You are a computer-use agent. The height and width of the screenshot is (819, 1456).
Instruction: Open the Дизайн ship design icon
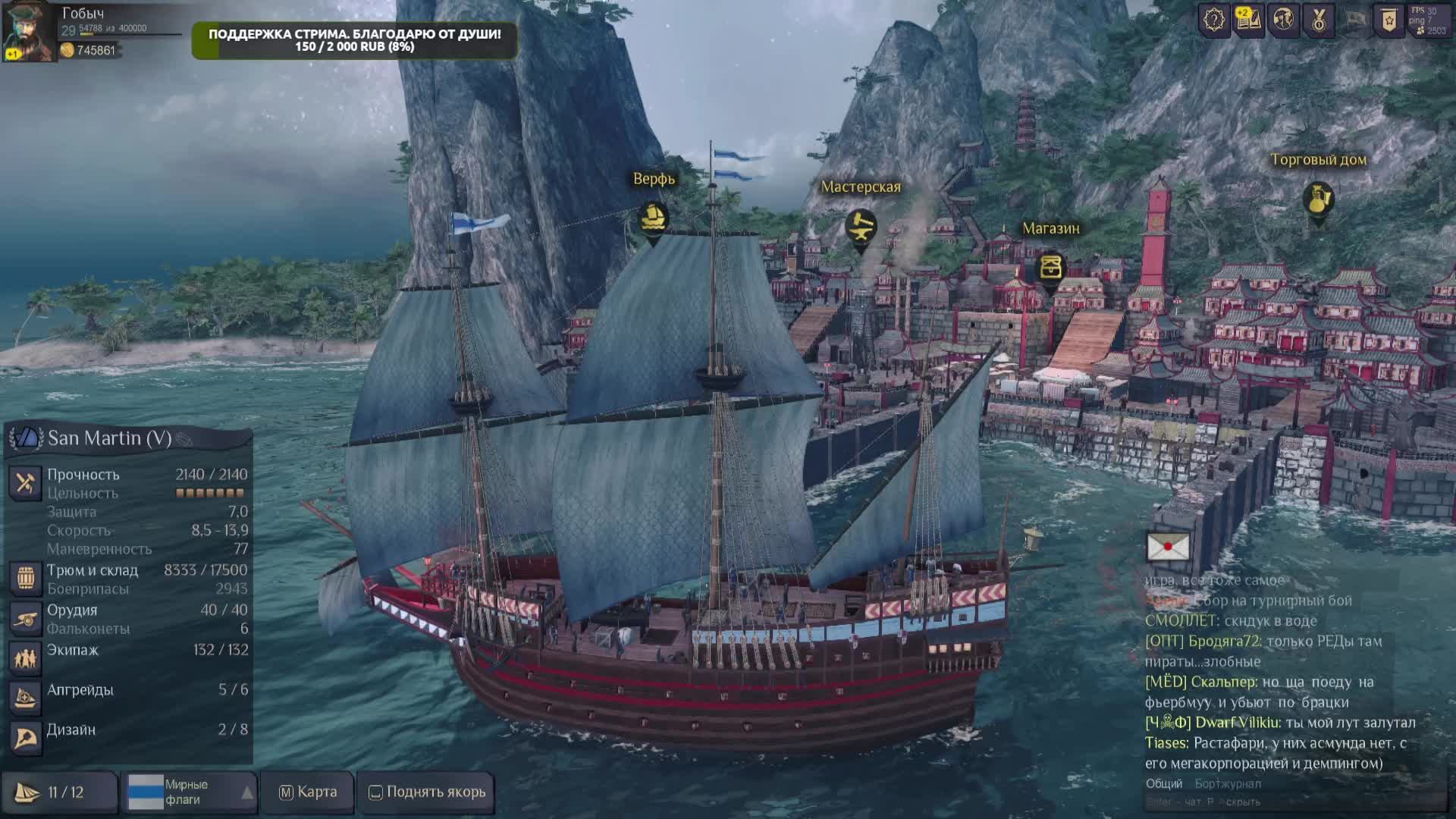(x=25, y=737)
